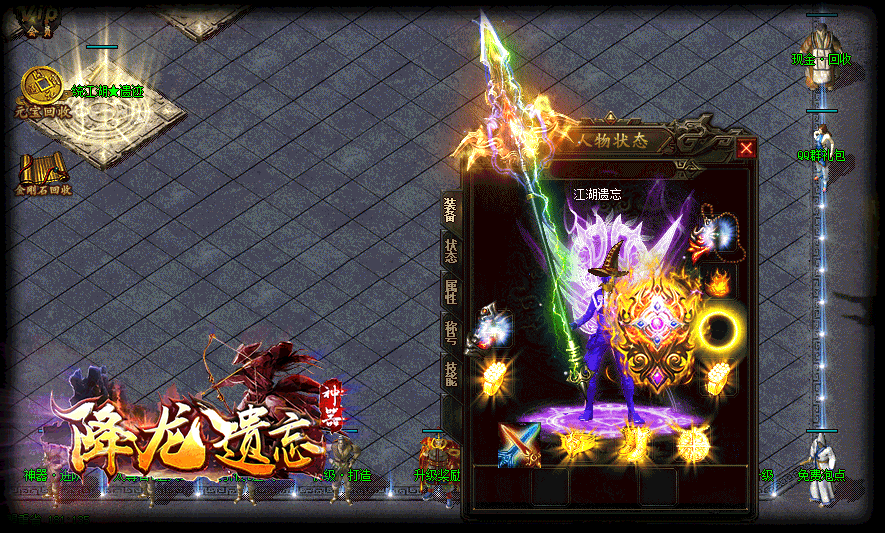Switch to the 技能 skills tab

click(x=451, y=373)
